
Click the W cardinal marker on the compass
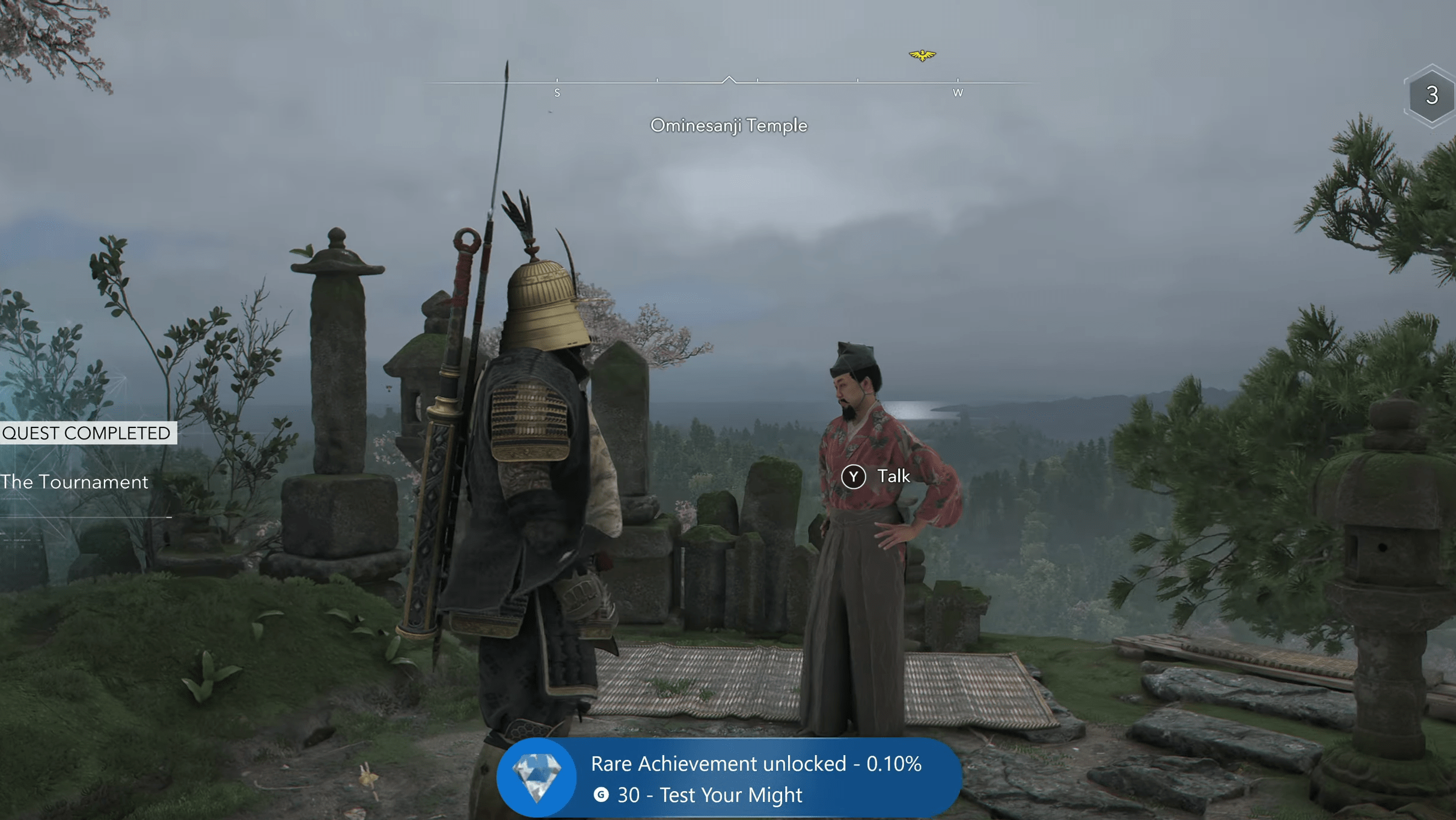point(959,93)
